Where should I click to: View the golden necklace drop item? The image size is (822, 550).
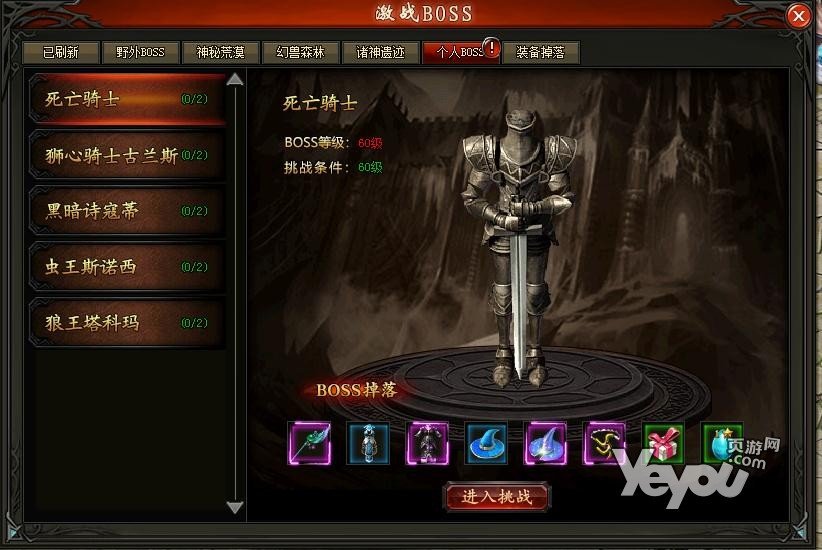pos(605,443)
